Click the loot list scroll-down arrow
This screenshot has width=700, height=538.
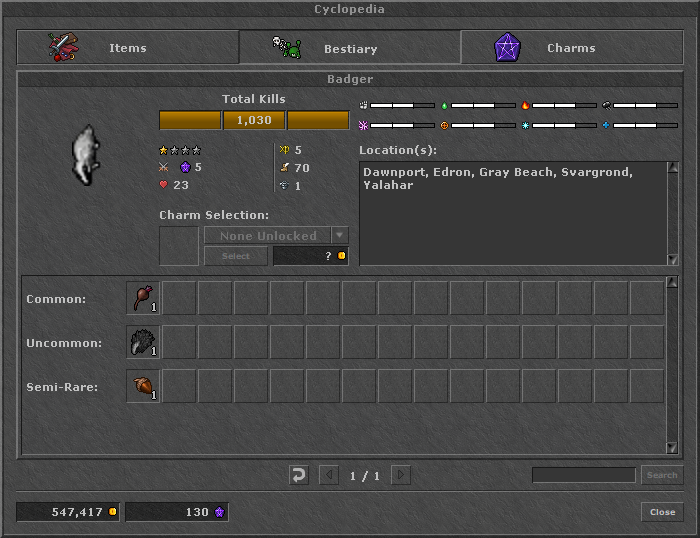(x=672, y=447)
